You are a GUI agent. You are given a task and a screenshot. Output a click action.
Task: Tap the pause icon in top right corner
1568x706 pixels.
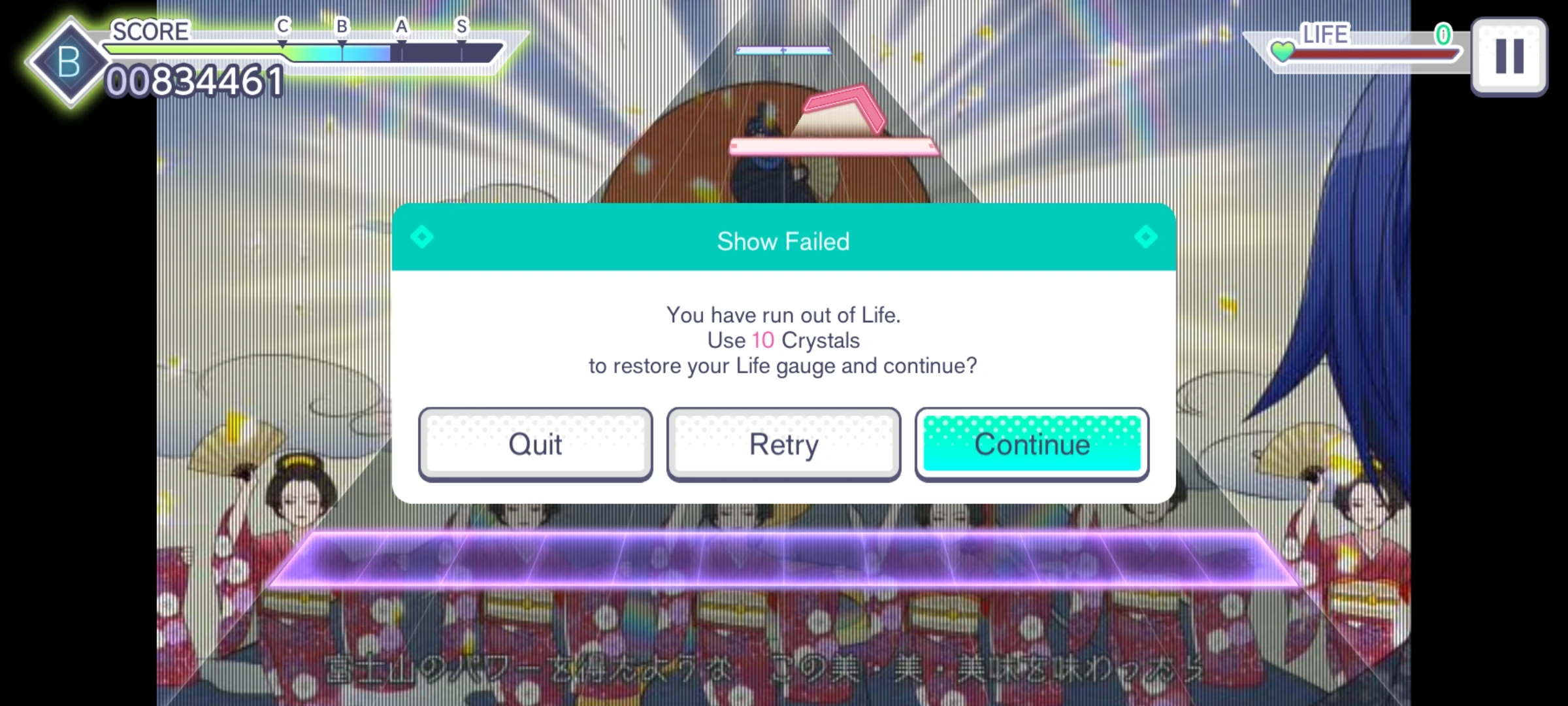point(1509,56)
